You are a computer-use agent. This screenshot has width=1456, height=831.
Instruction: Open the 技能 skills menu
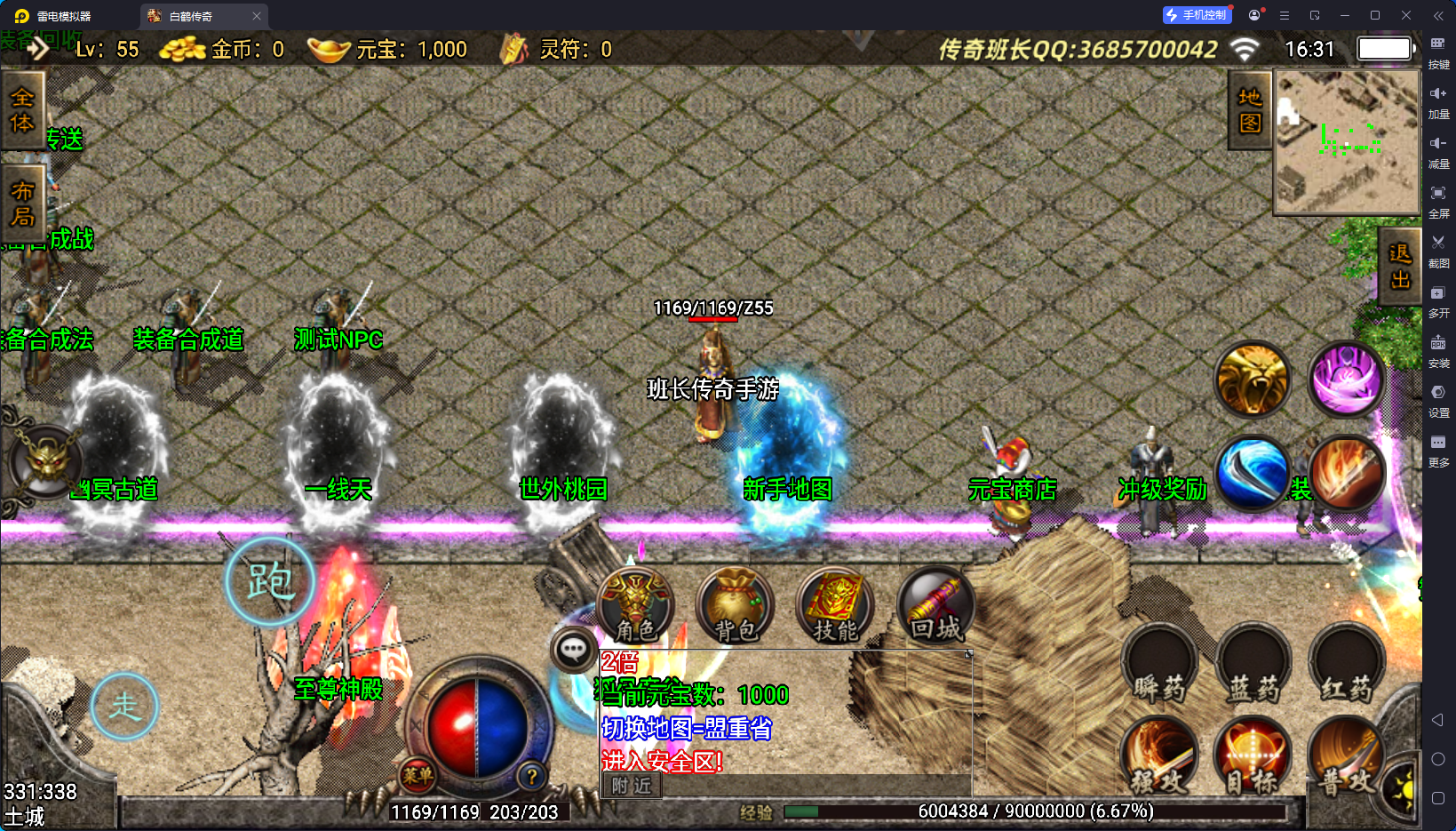click(835, 606)
